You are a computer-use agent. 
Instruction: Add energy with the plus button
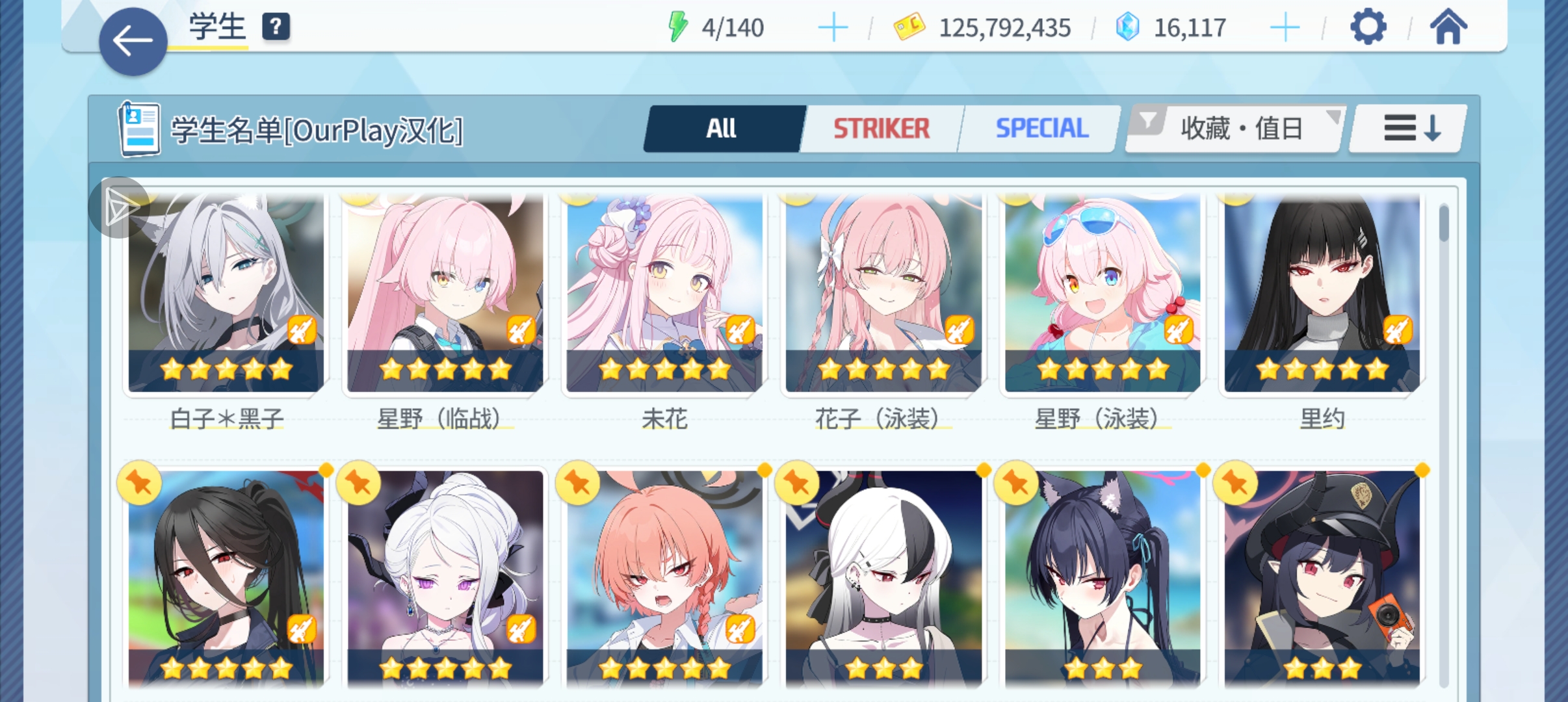point(832,28)
